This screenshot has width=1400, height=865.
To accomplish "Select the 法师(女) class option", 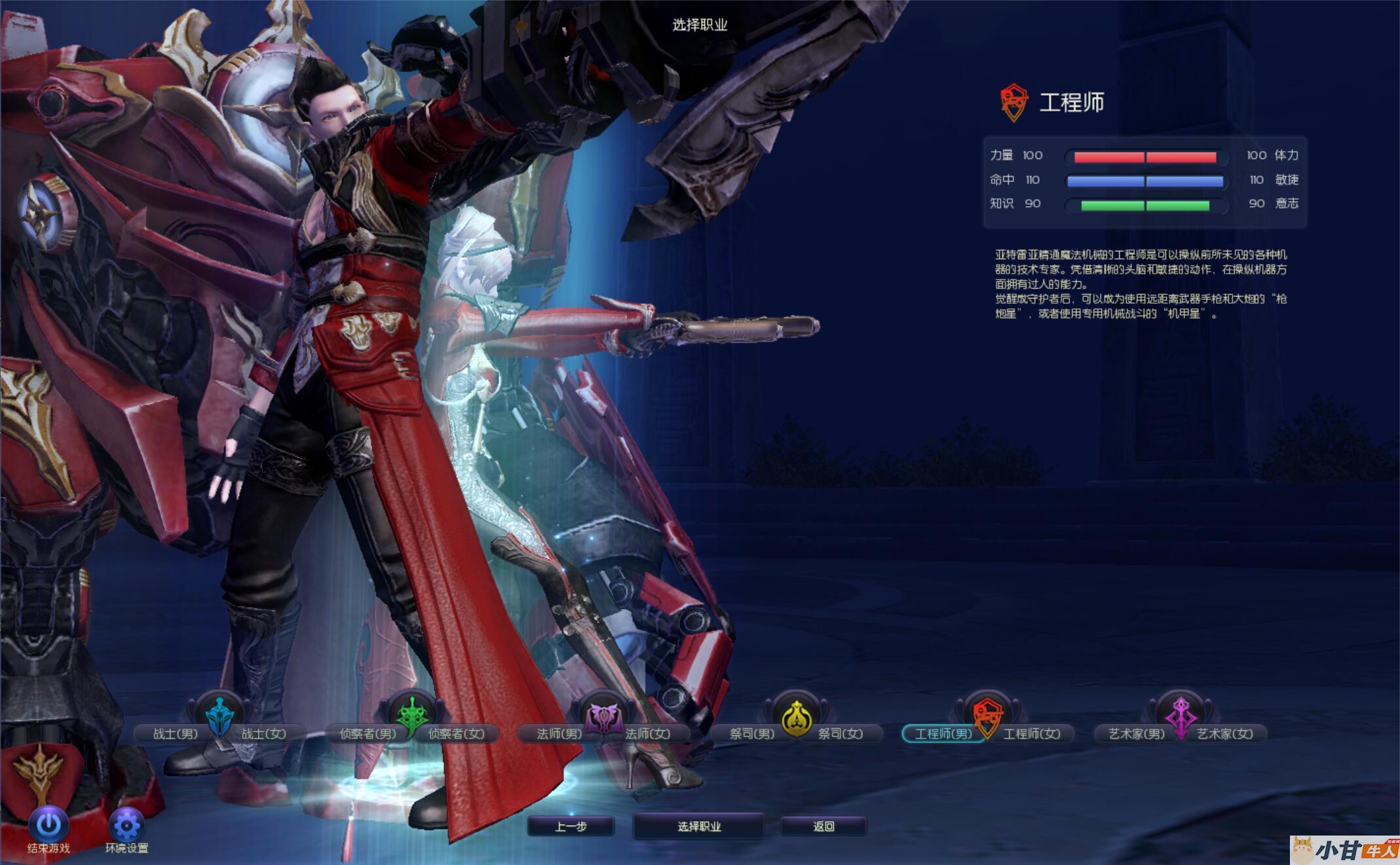I will tap(648, 734).
